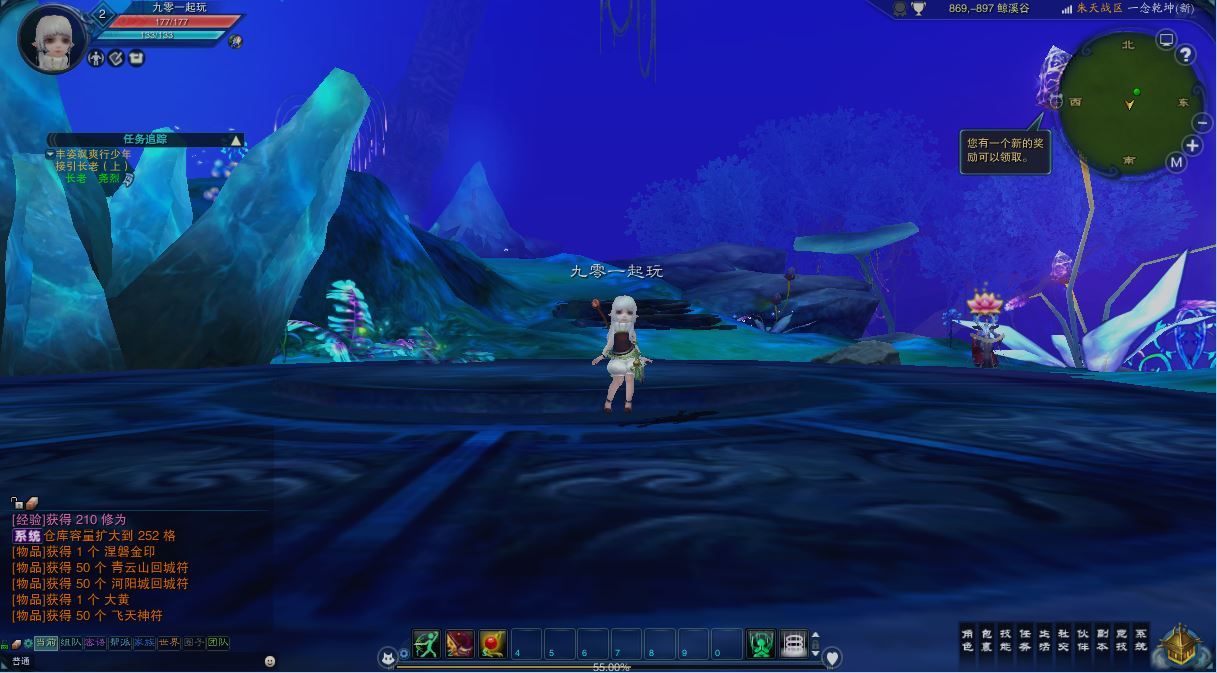Open the chat emoji smiley picker
This screenshot has width=1217, height=673.
[270, 661]
